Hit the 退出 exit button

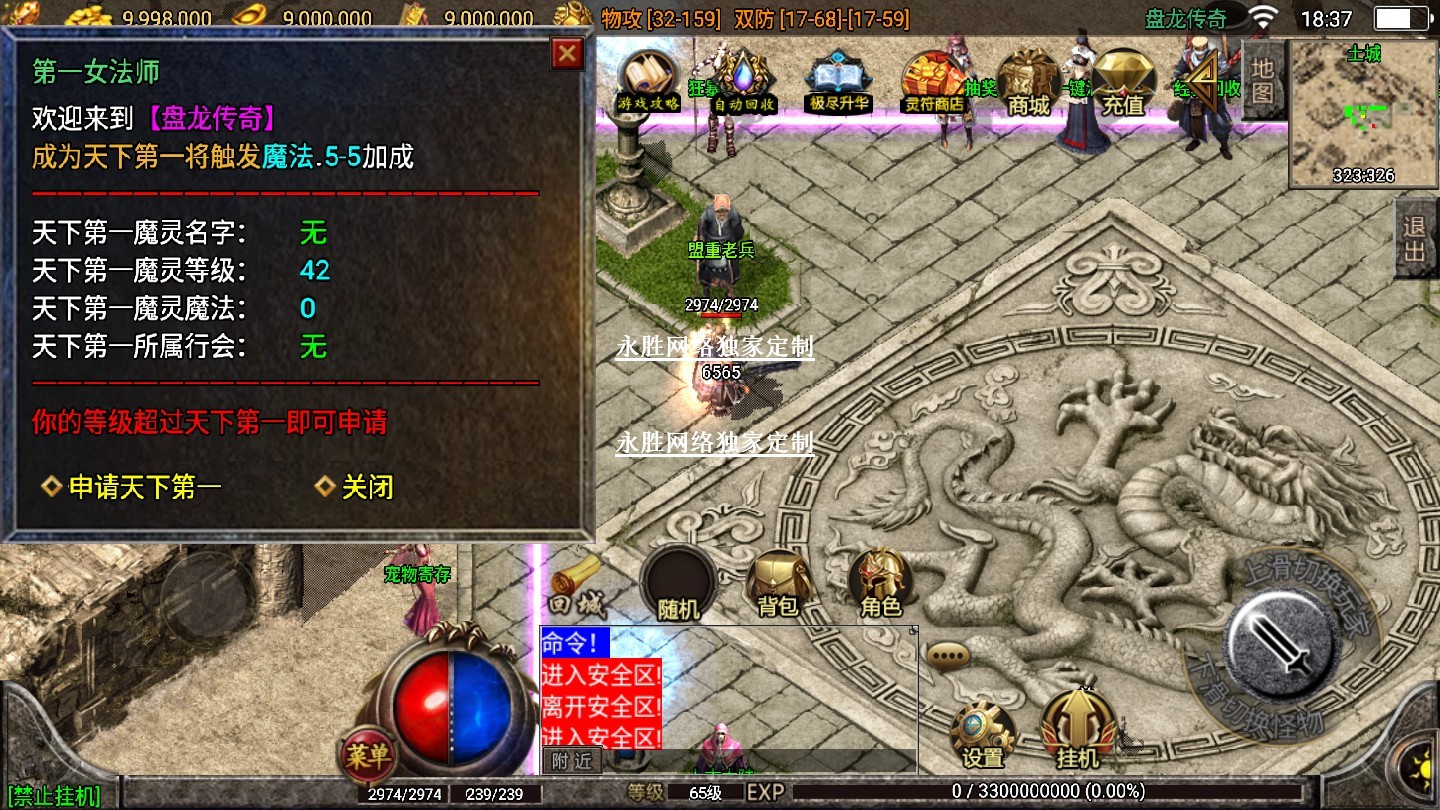pos(1414,238)
